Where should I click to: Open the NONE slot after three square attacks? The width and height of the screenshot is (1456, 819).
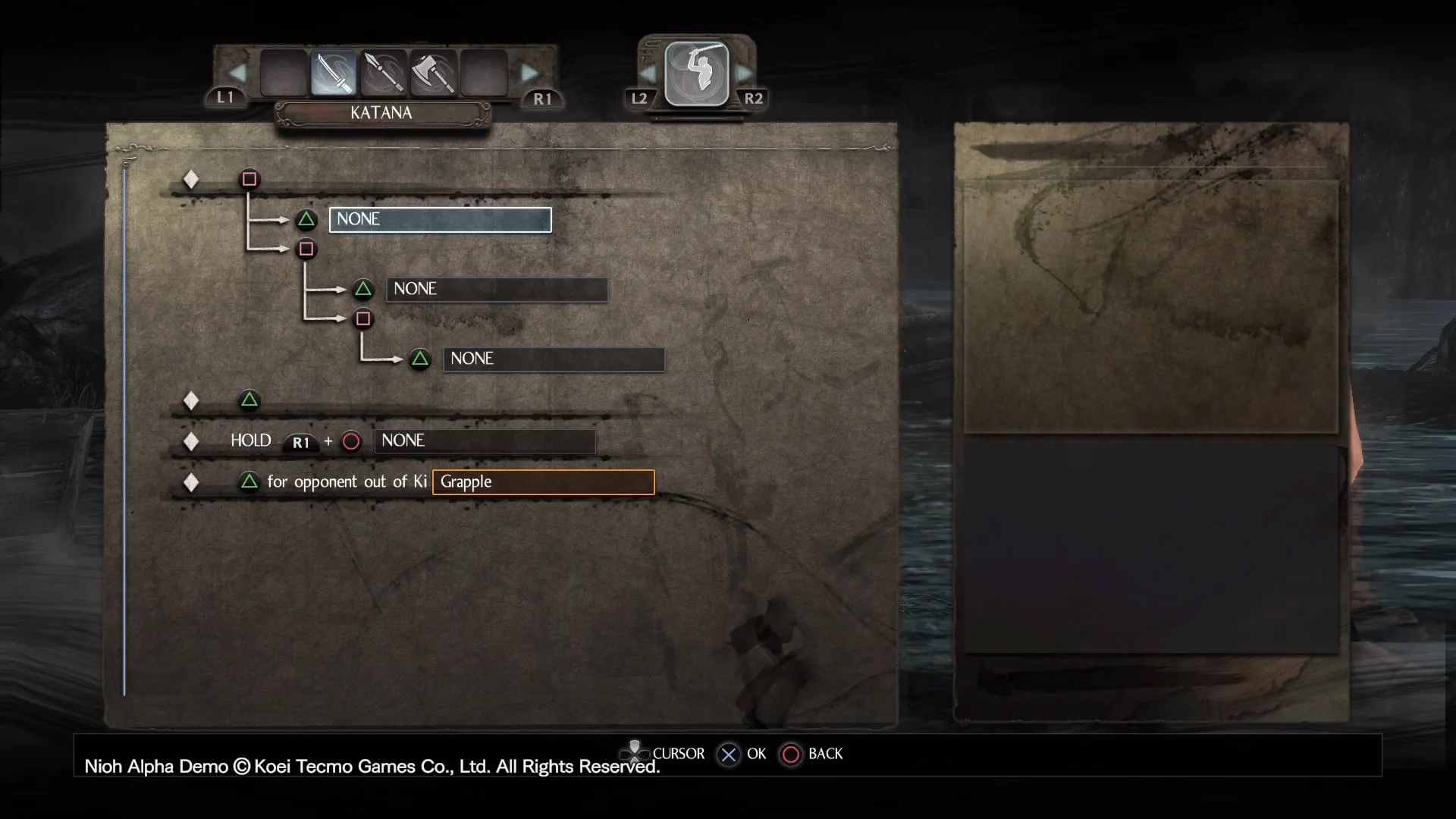[x=554, y=359]
